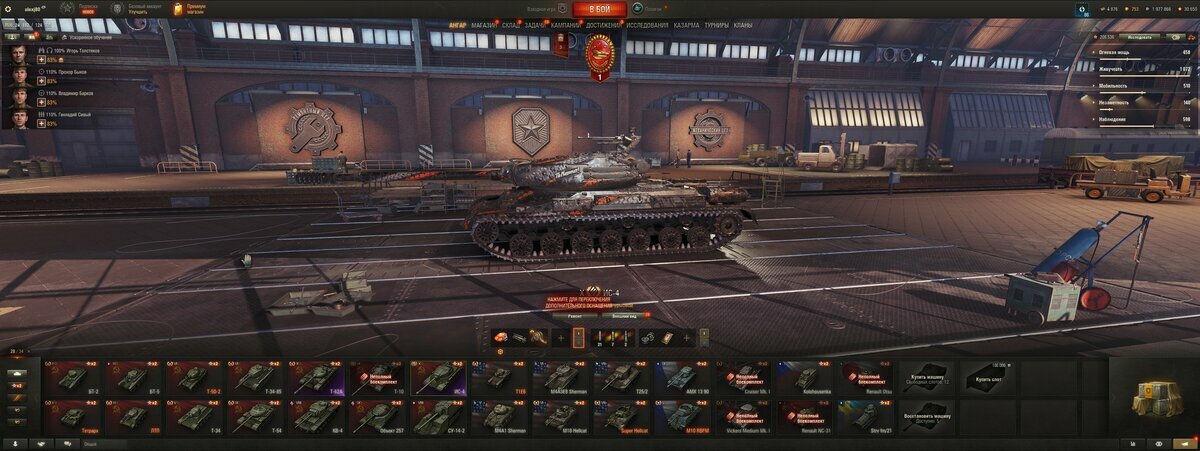The height and width of the screenshot is (451, 1200).
Task: Switch to the ИССЛЕДОВАНИЯ tab
Action: (648, 24)
